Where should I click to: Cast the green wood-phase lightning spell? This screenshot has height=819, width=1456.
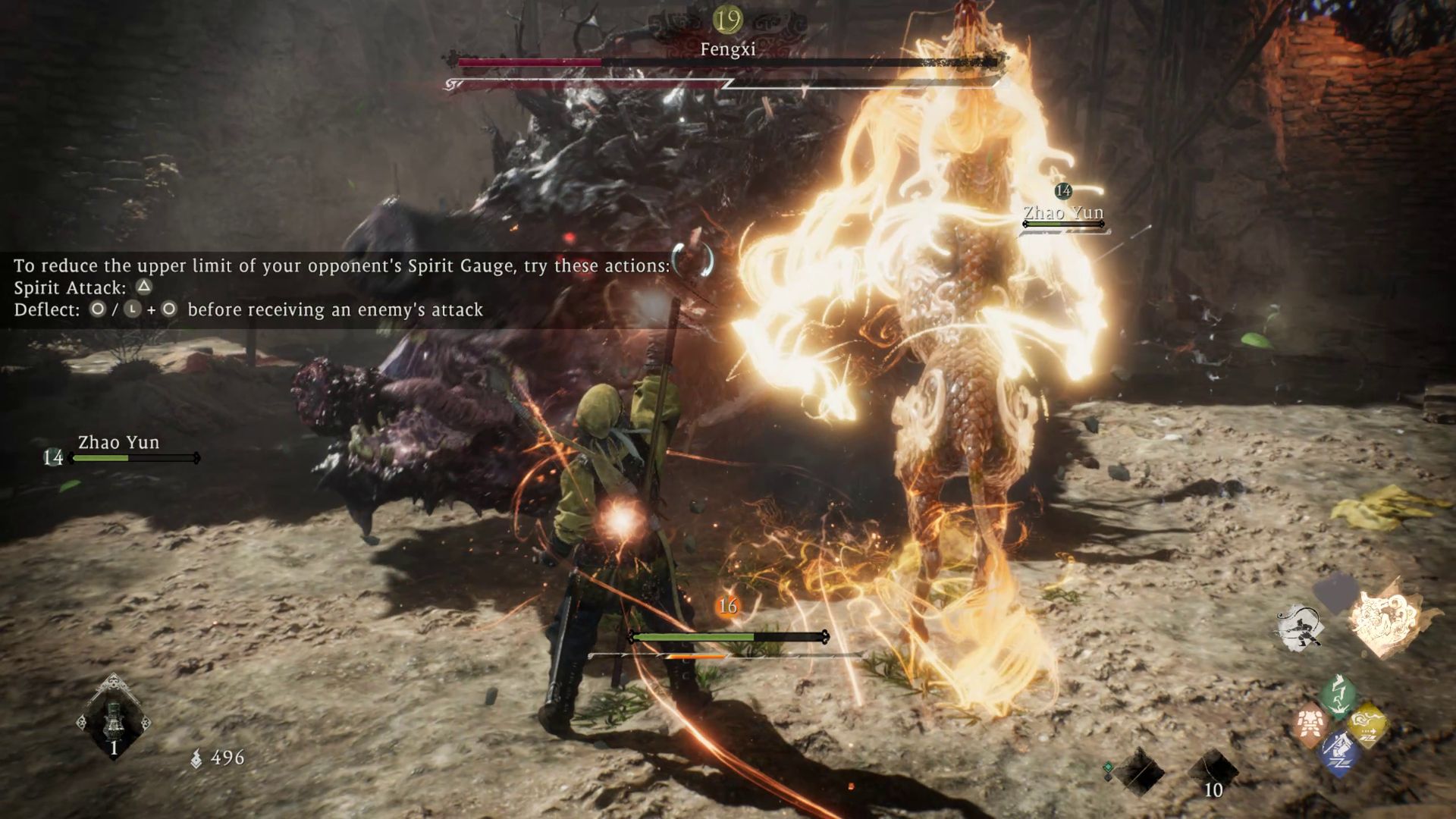(1337, 695)
